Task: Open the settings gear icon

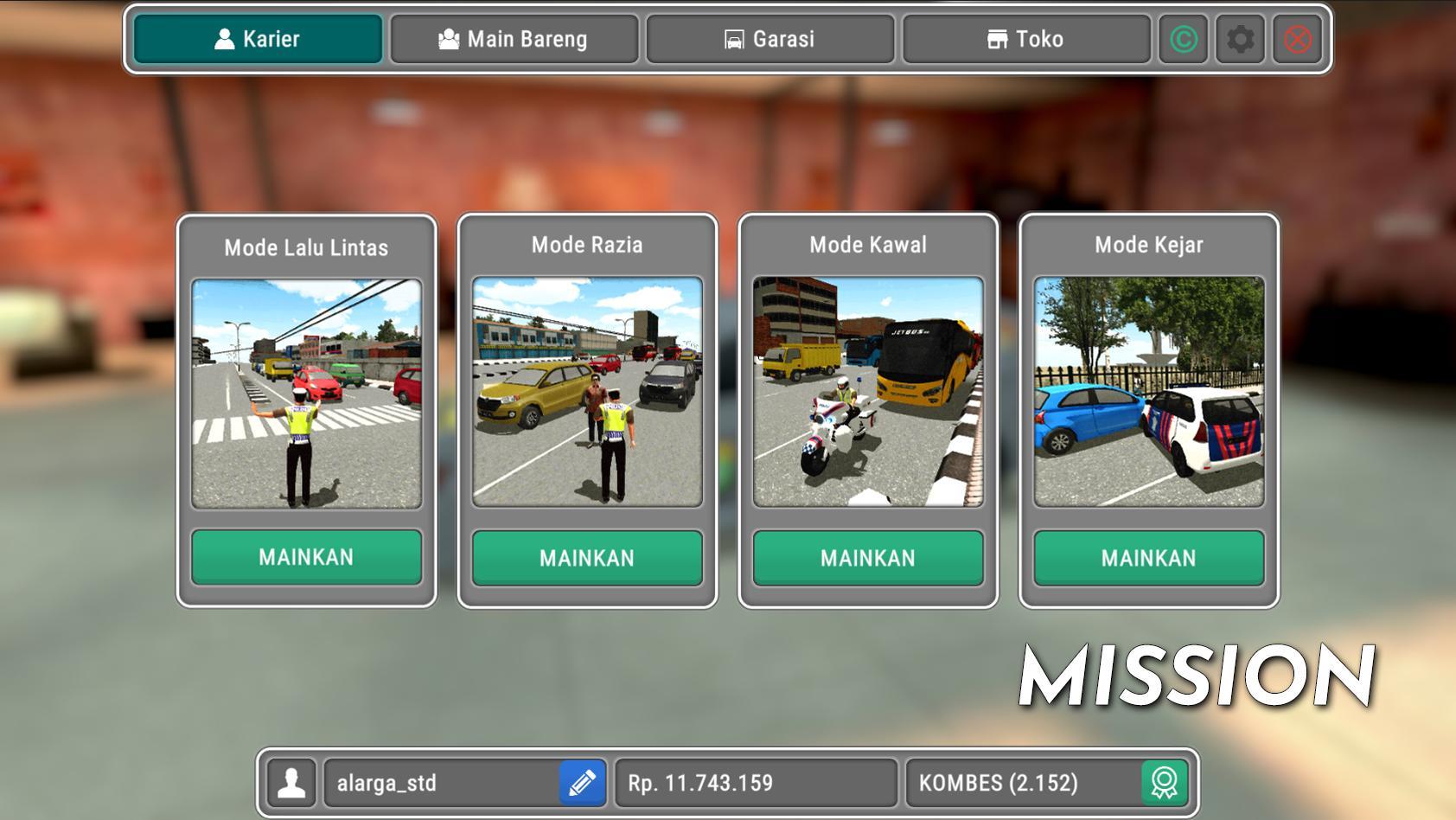Action: pos(1242,38)
